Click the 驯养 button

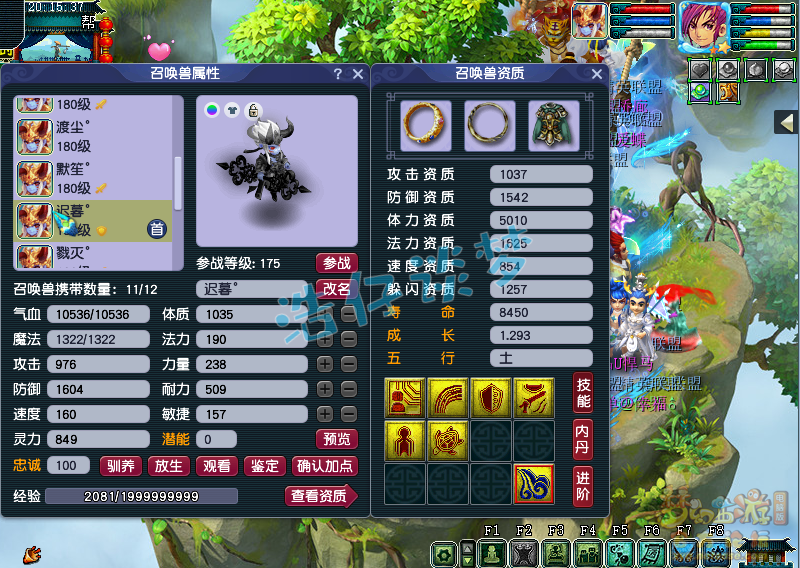pyautogui.click(x=121, y=465)
